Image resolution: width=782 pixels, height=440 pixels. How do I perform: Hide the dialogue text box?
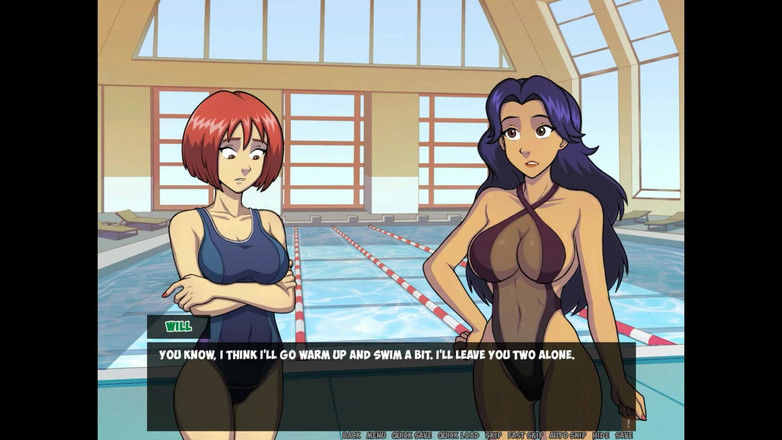tap(601, 435)
